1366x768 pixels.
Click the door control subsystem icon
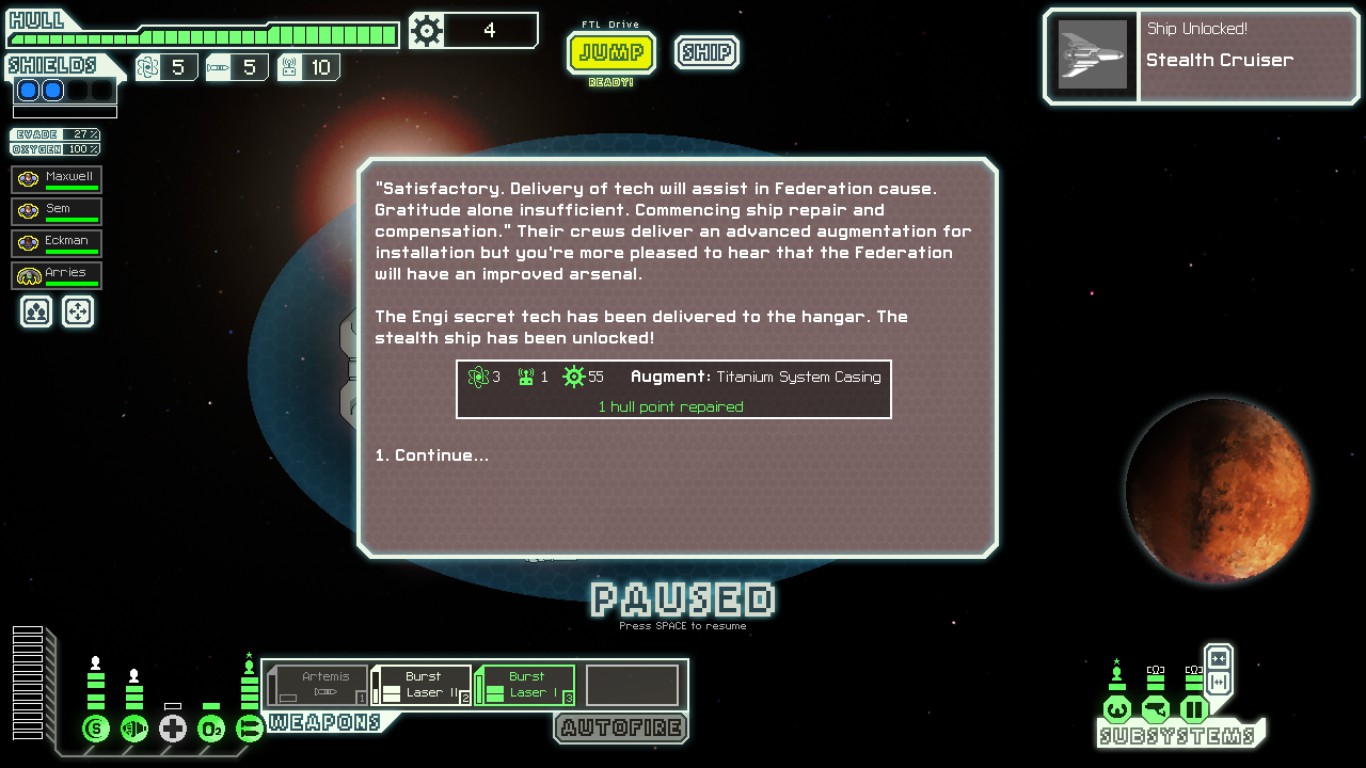point(1194,711)
